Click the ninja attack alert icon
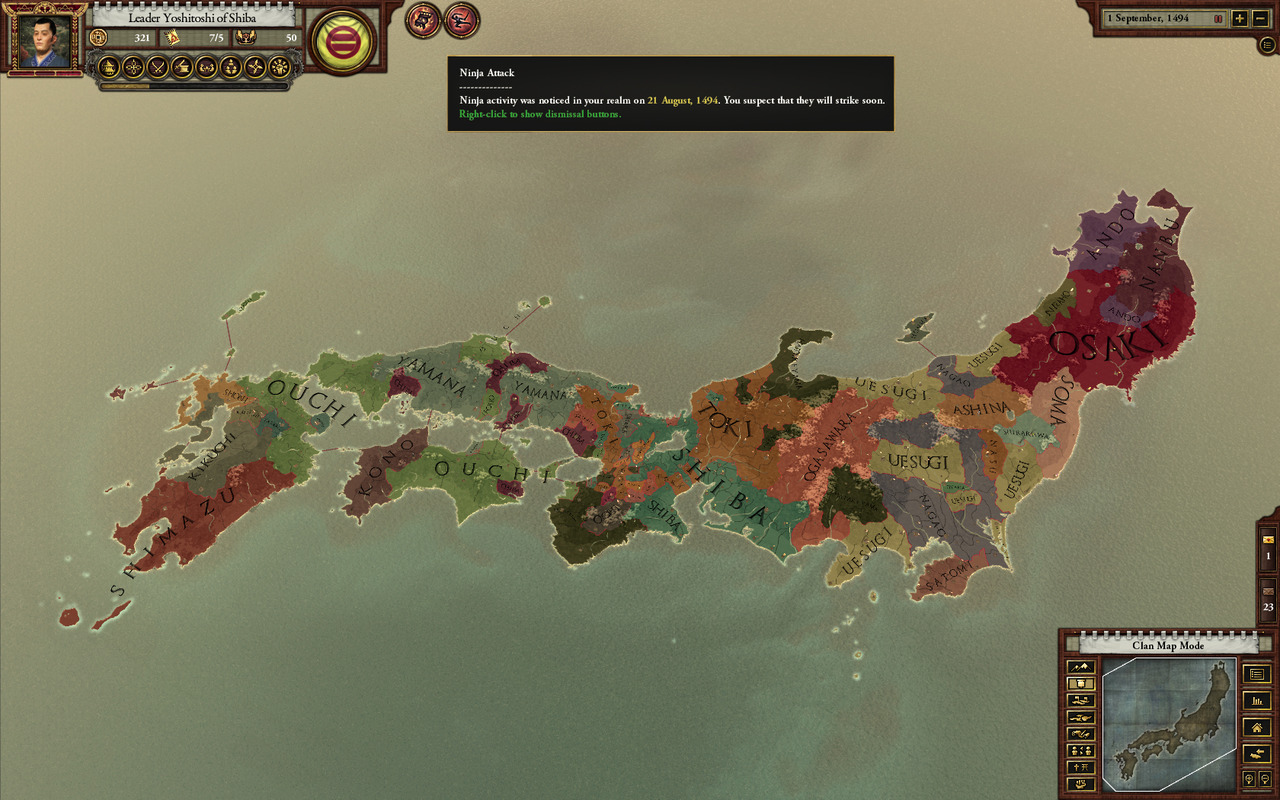 462,20
